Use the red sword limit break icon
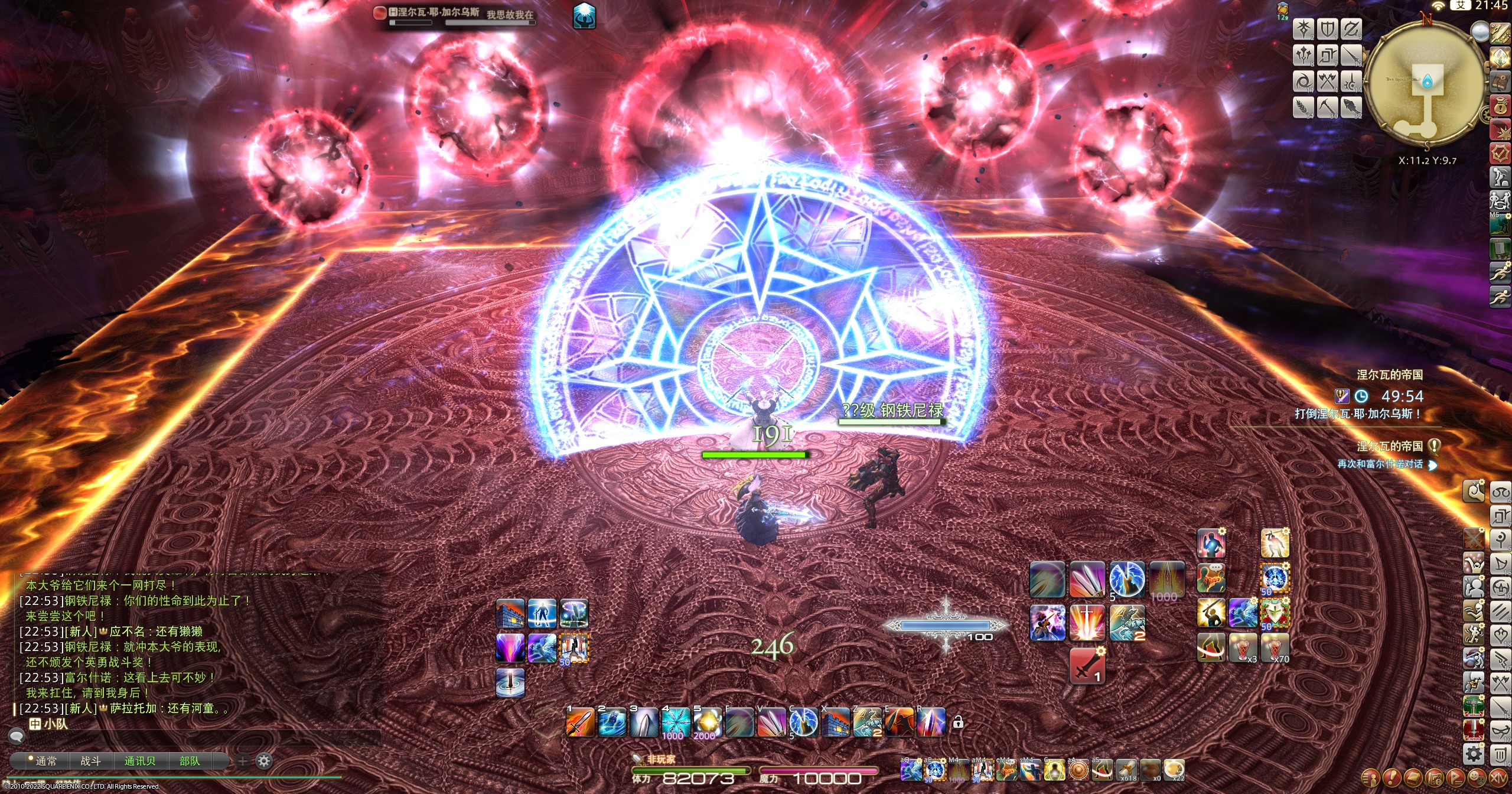This screenshot has height=794, width=1512. 1087,666
